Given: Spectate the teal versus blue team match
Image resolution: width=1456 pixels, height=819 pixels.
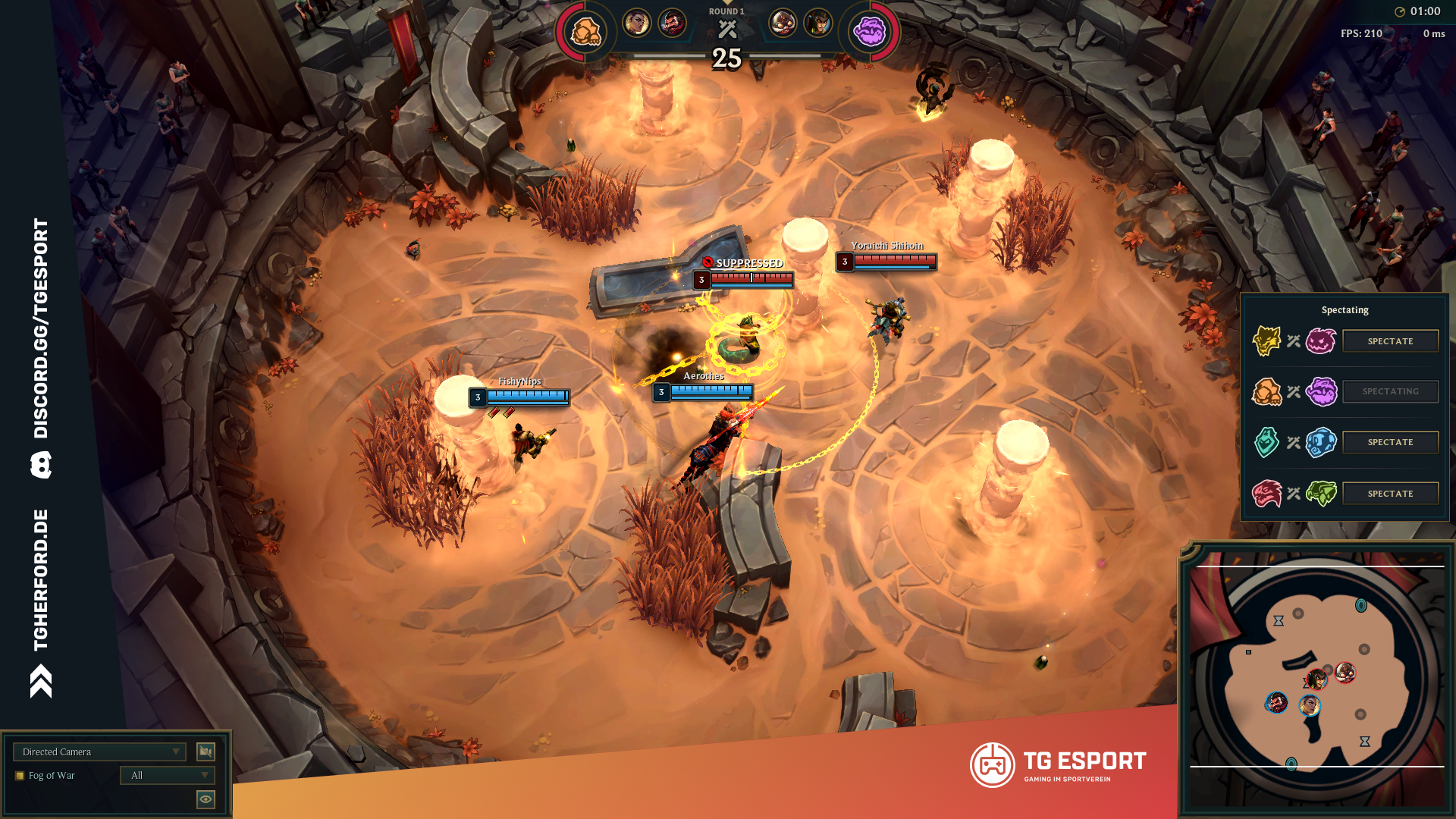Looking at the screenshot, I should [x=1390, y=442].
